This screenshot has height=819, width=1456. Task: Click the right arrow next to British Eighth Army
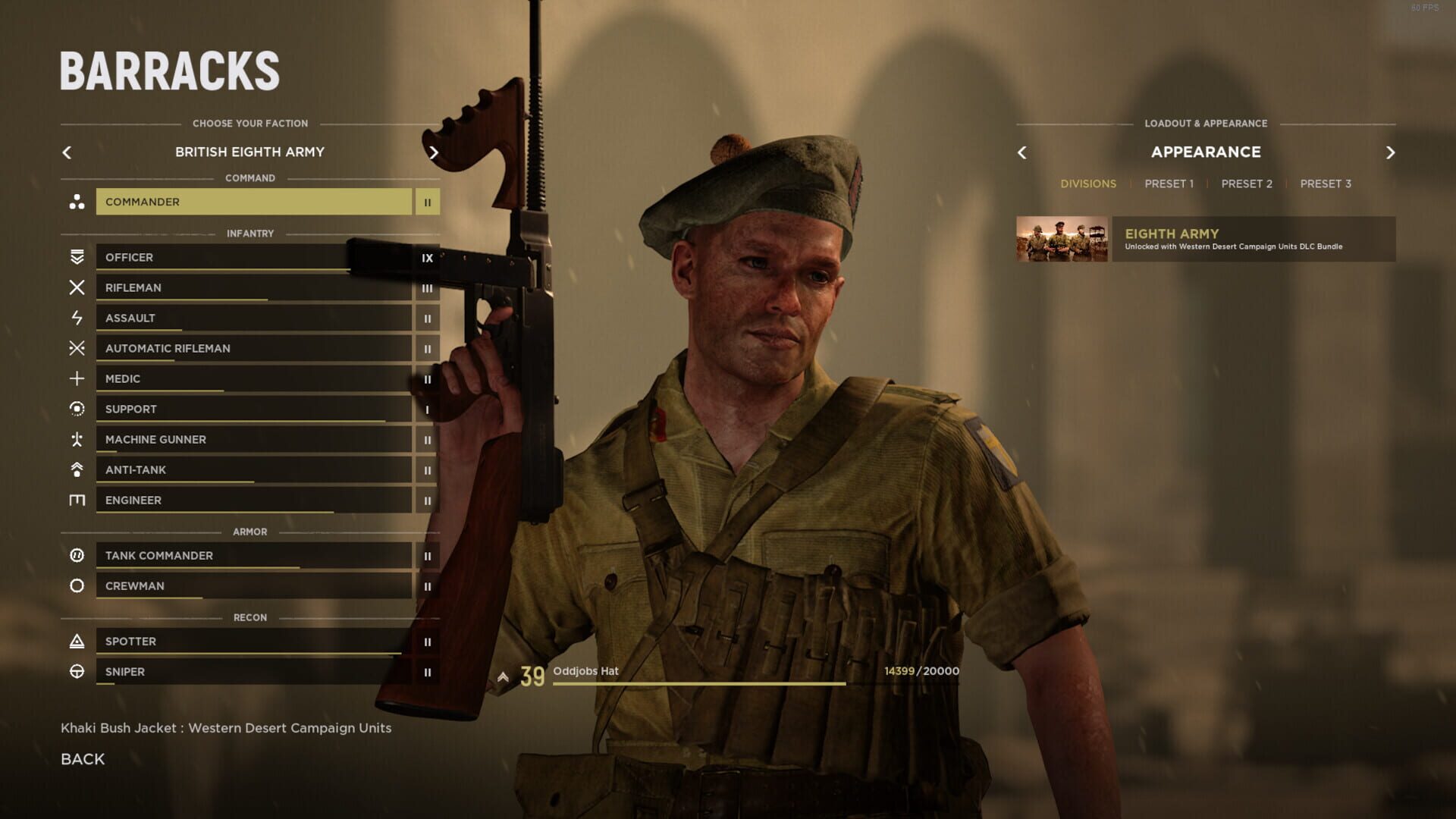pos(435,152)
